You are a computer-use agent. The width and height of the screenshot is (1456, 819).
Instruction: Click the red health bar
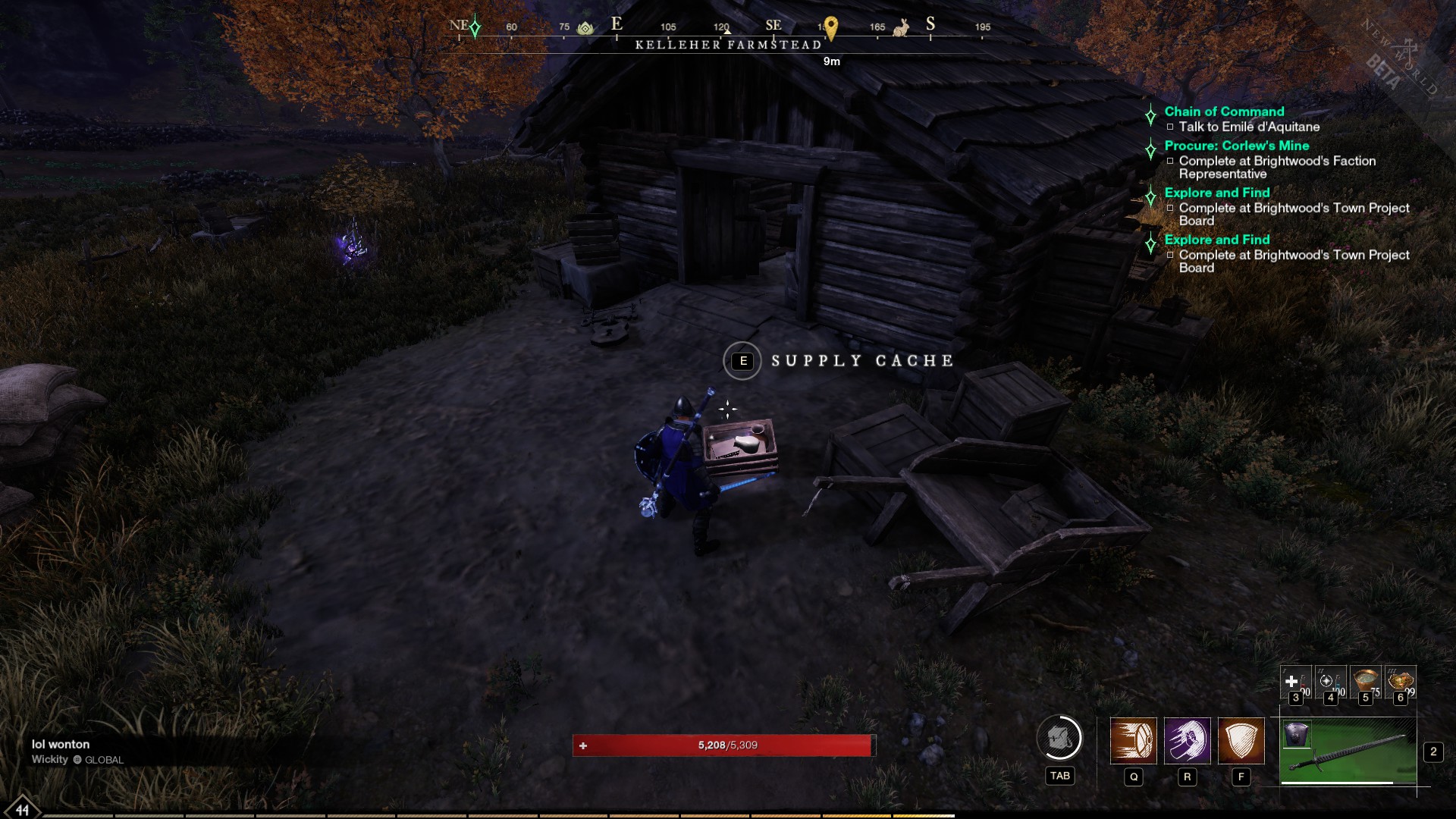tap(724, 746)
